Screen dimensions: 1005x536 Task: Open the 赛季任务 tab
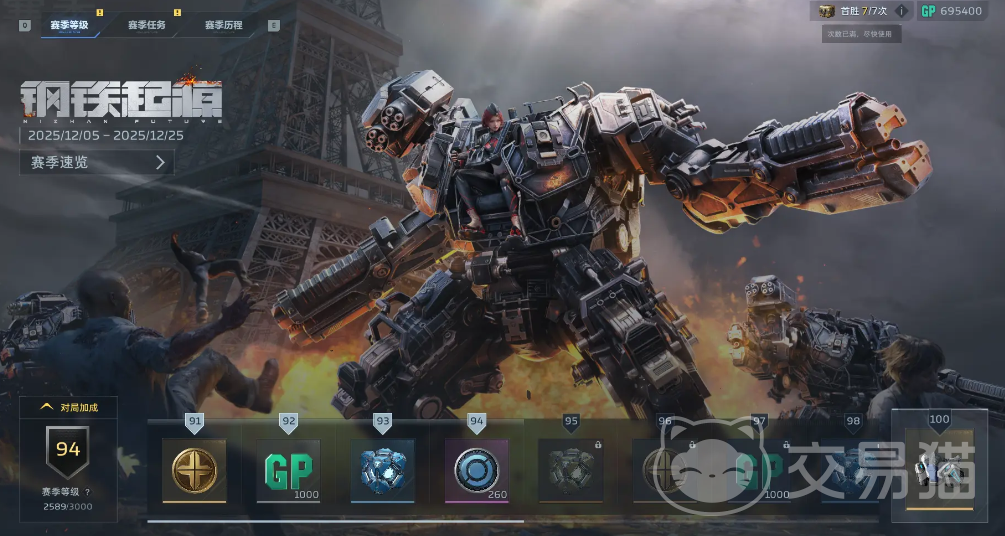(x=146, y=25)
